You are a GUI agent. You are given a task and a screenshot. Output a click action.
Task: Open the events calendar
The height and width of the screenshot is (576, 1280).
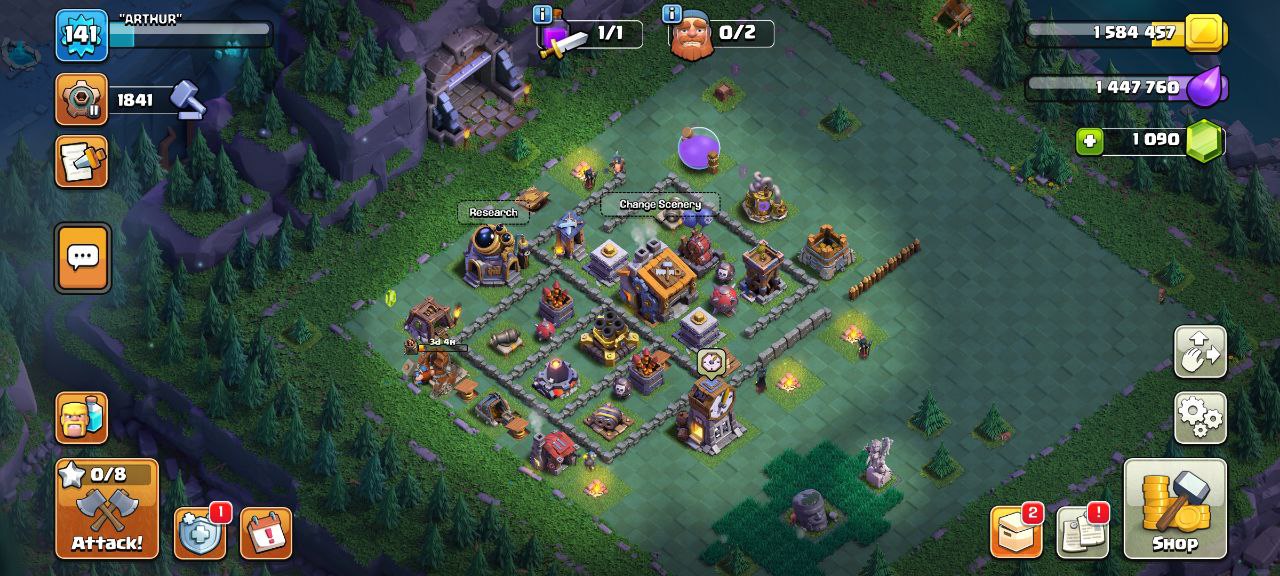[x=266, y=533]
